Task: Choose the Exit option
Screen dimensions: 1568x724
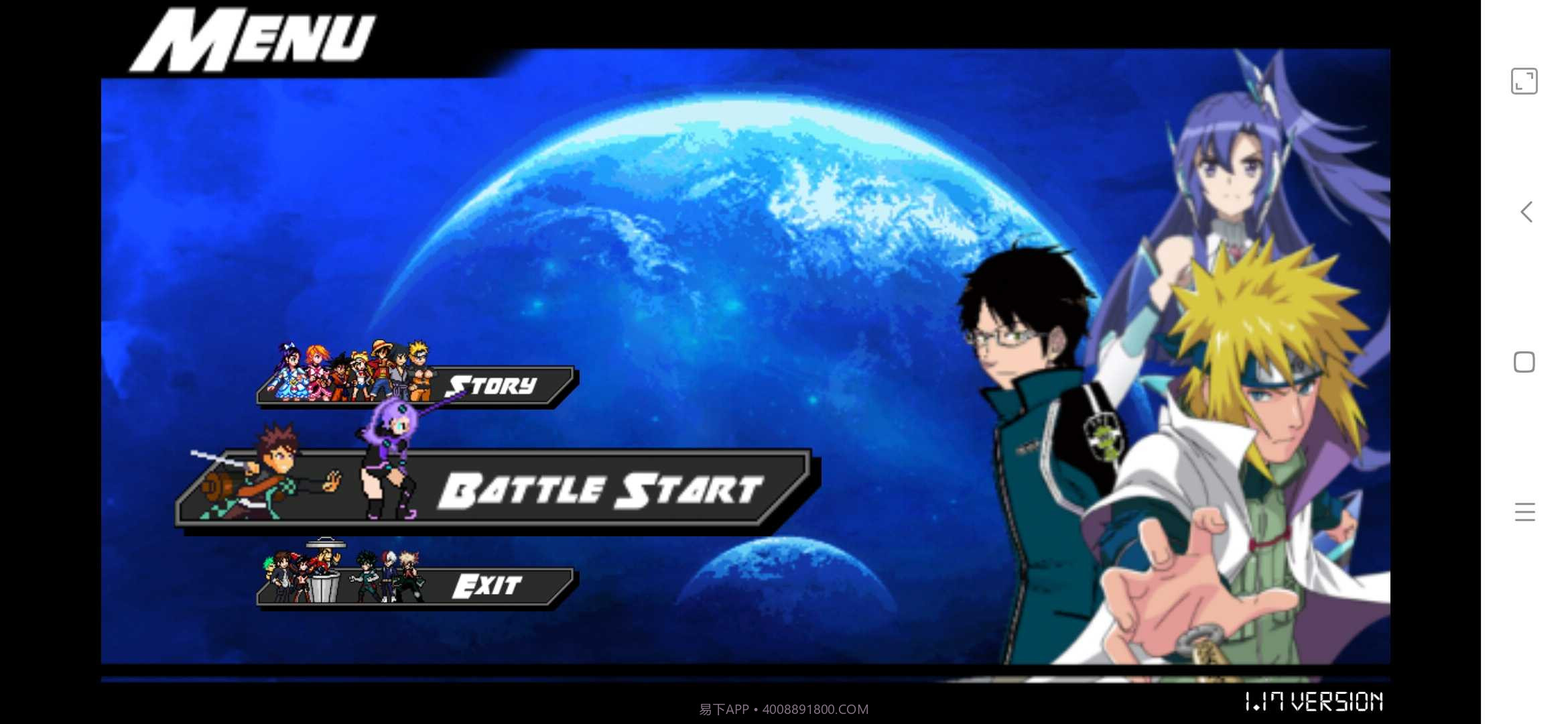Action: click(486, 586)
